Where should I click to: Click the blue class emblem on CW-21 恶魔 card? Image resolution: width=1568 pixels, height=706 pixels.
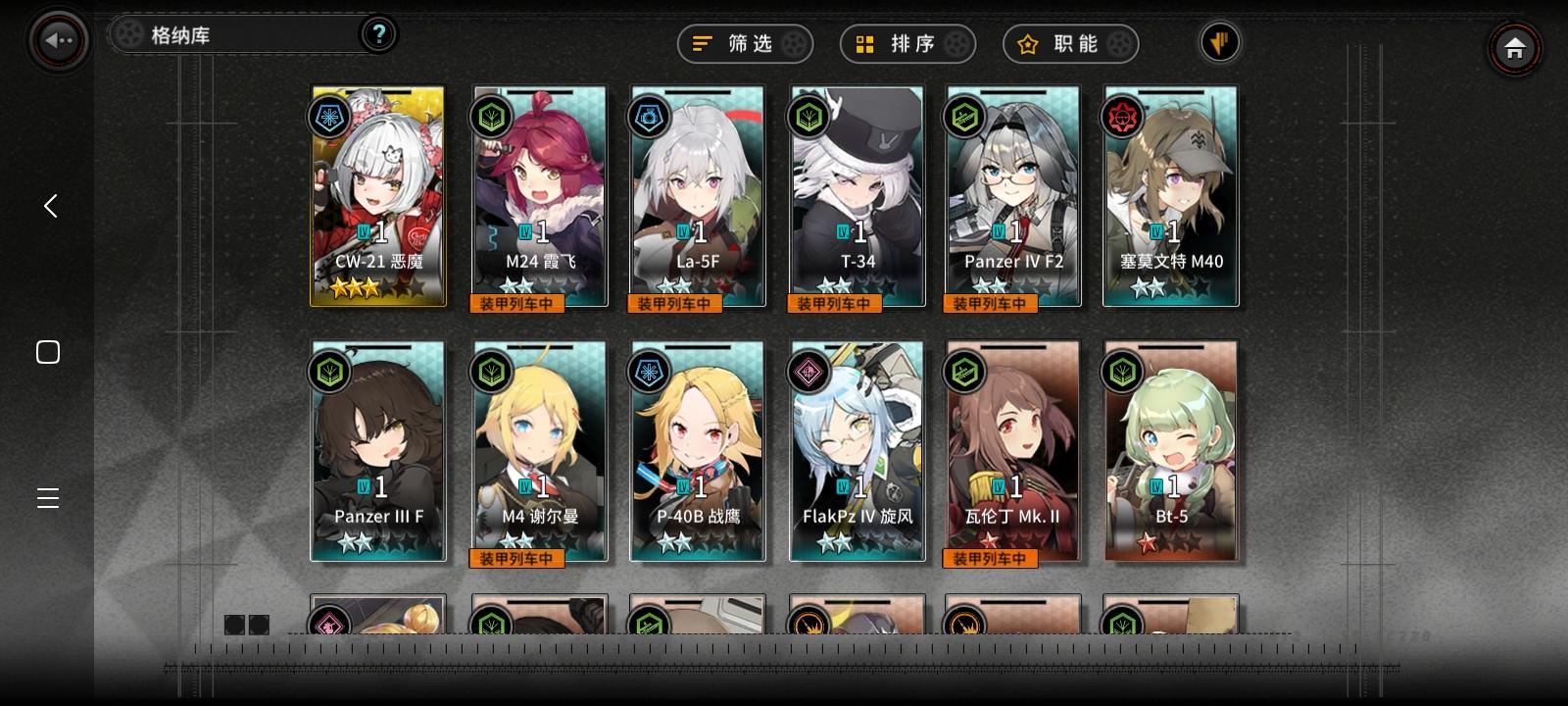(330, 118)
